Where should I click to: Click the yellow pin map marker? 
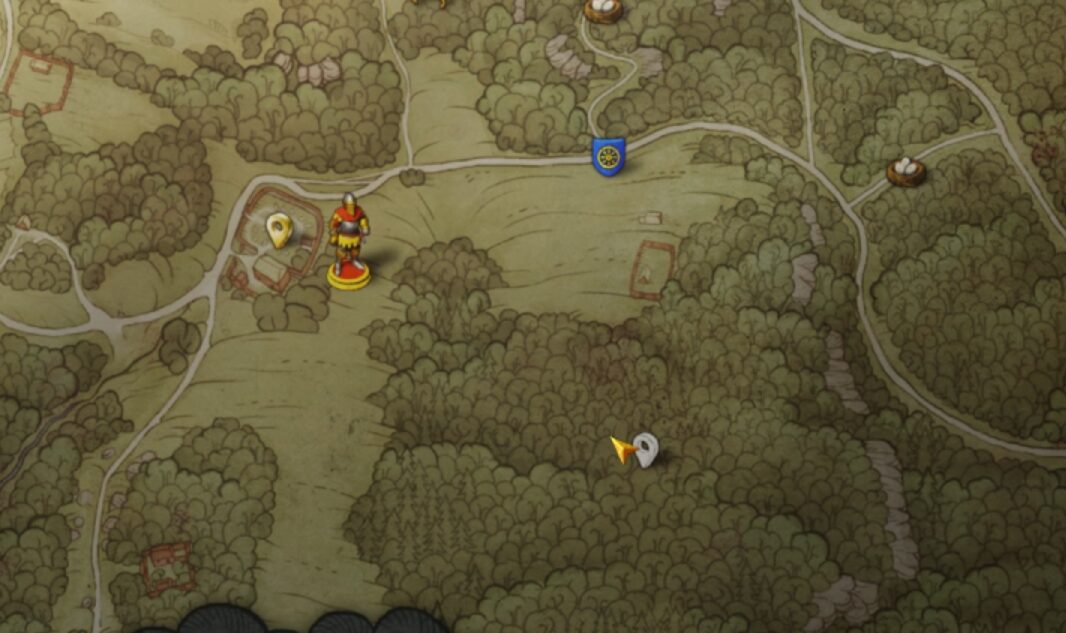(x=279, y=230)
